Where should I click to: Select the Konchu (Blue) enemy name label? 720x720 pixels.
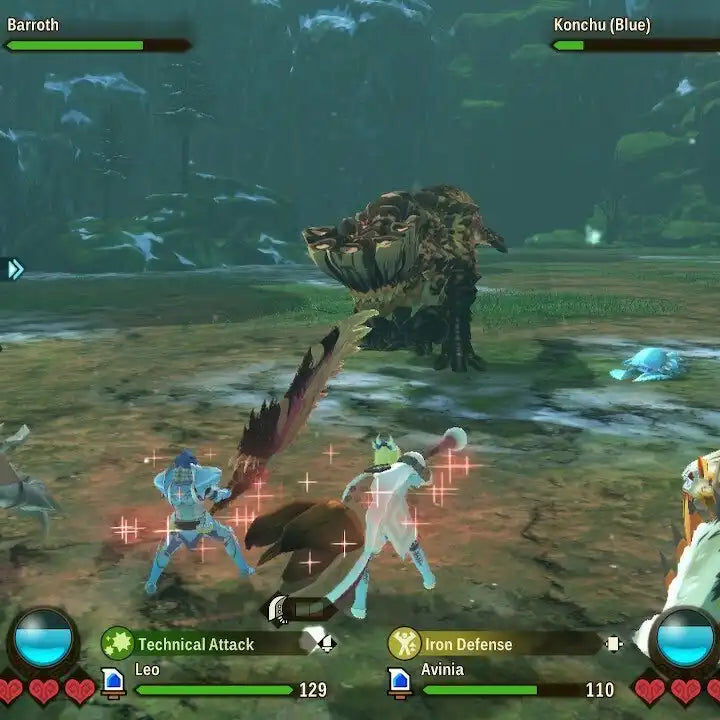click(600, 25)
